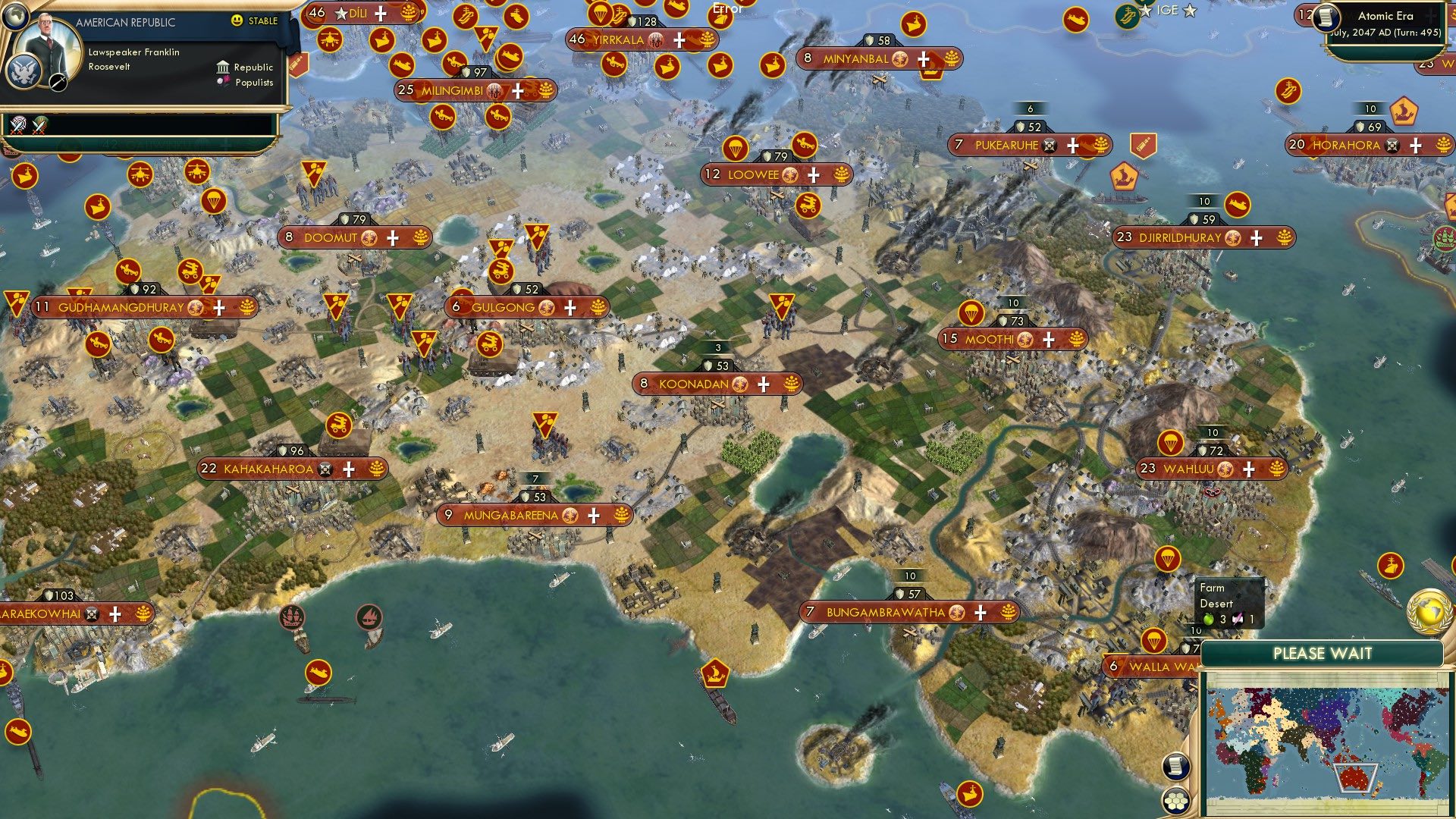Open the notification log scroll icon bottom right

pos(1176,765)
